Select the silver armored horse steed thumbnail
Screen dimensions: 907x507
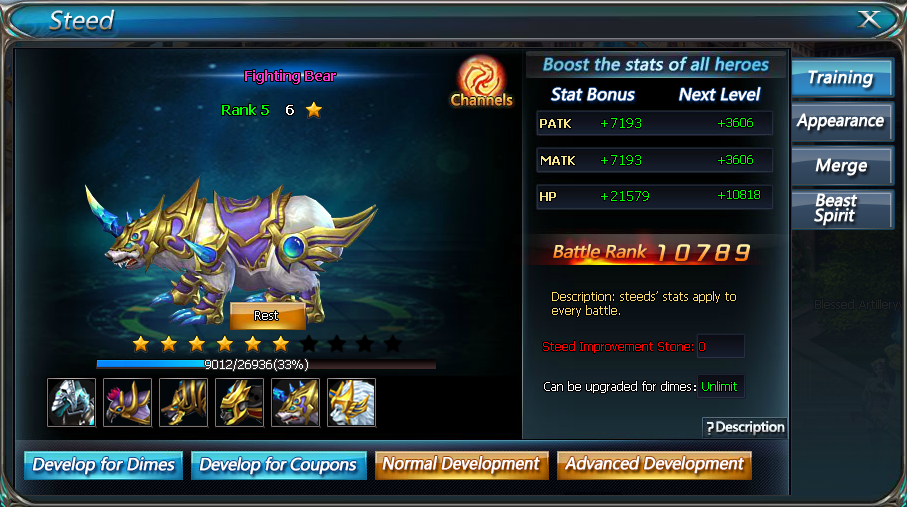point(72,402)
